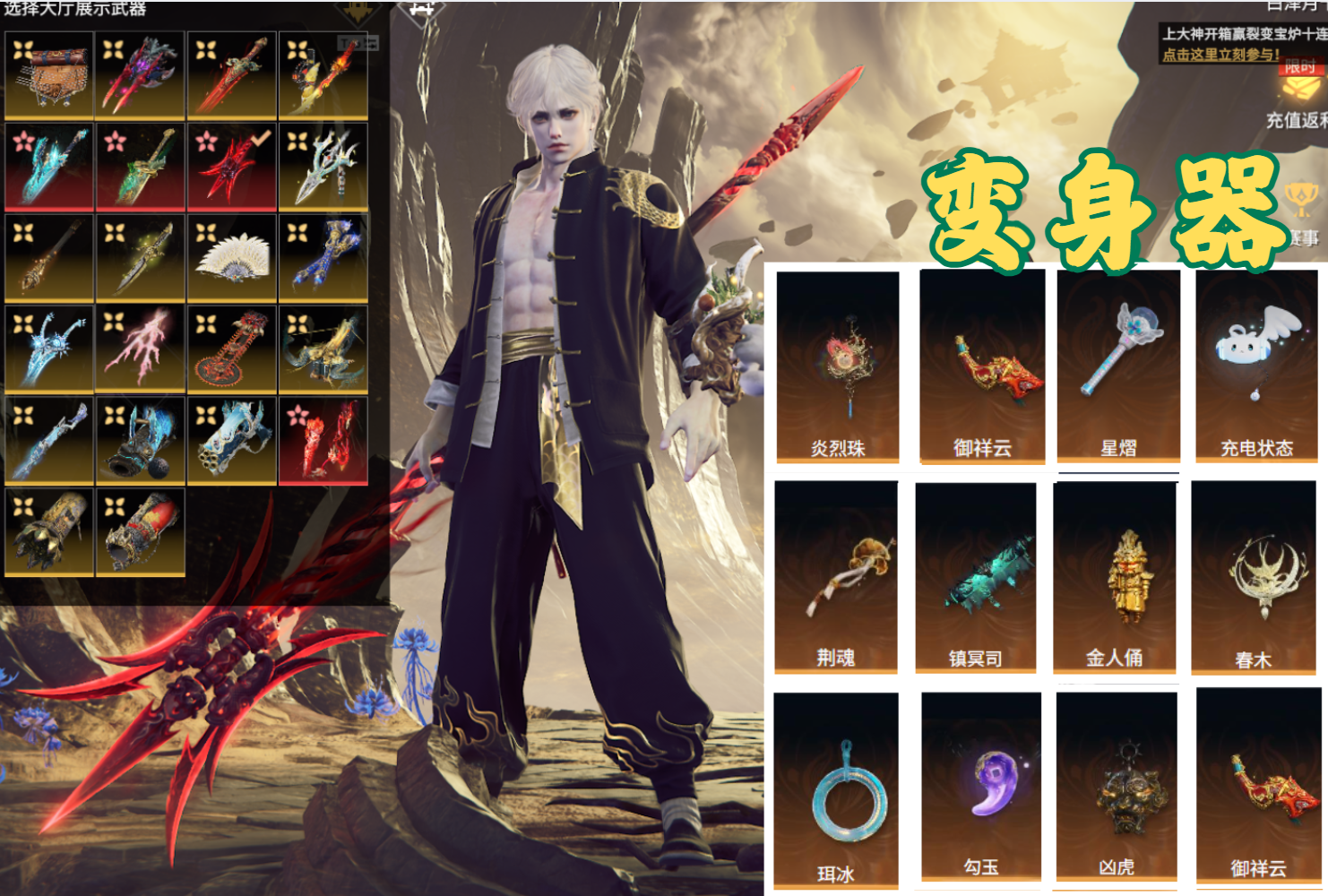Image resolution: width=1328 pixels, height=896 pixels.
Task: Select the white-teal trident weapon slot
Action: pyautogui.click(x=323, y=166)
